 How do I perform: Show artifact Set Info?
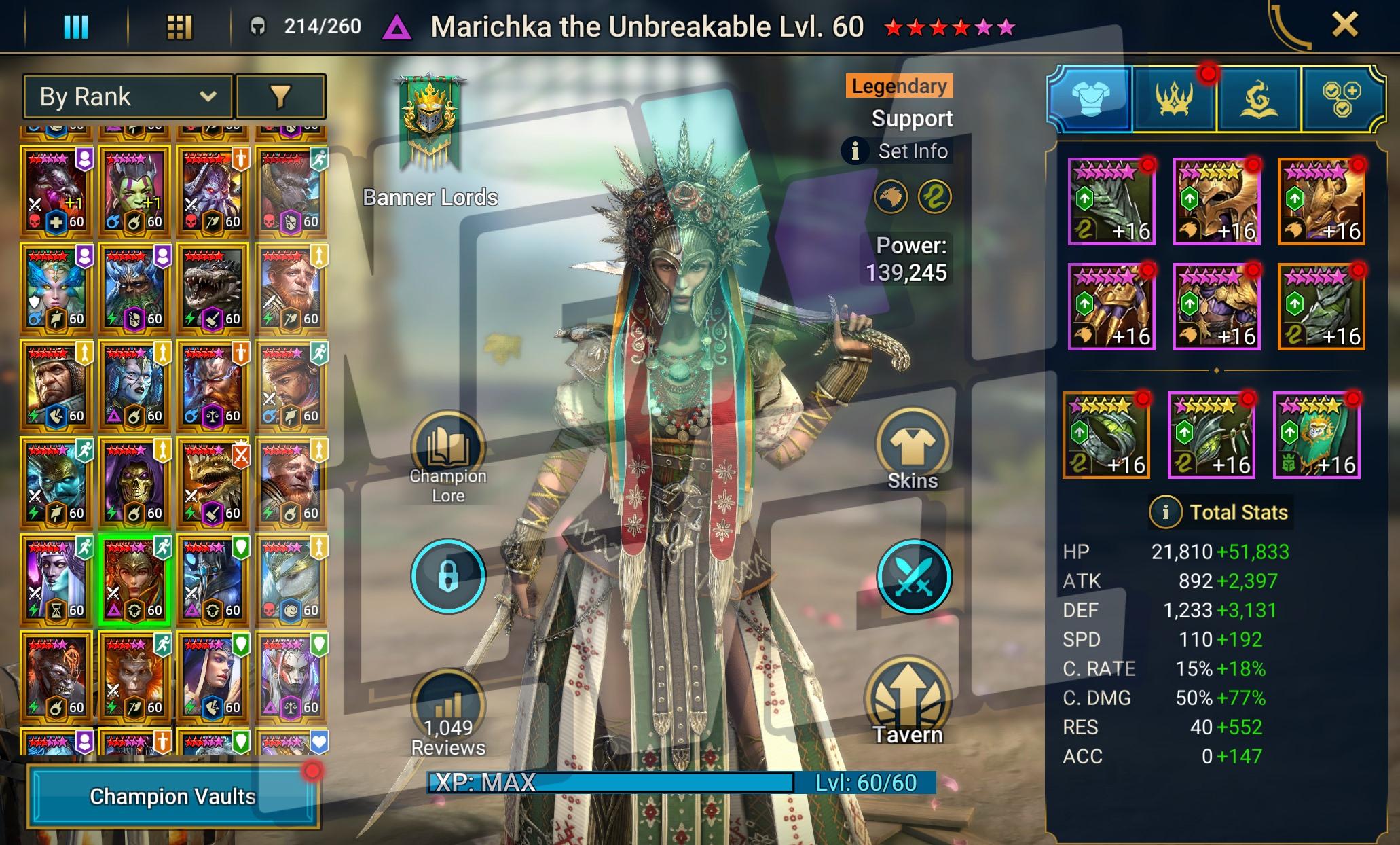[x=898, y=151]
